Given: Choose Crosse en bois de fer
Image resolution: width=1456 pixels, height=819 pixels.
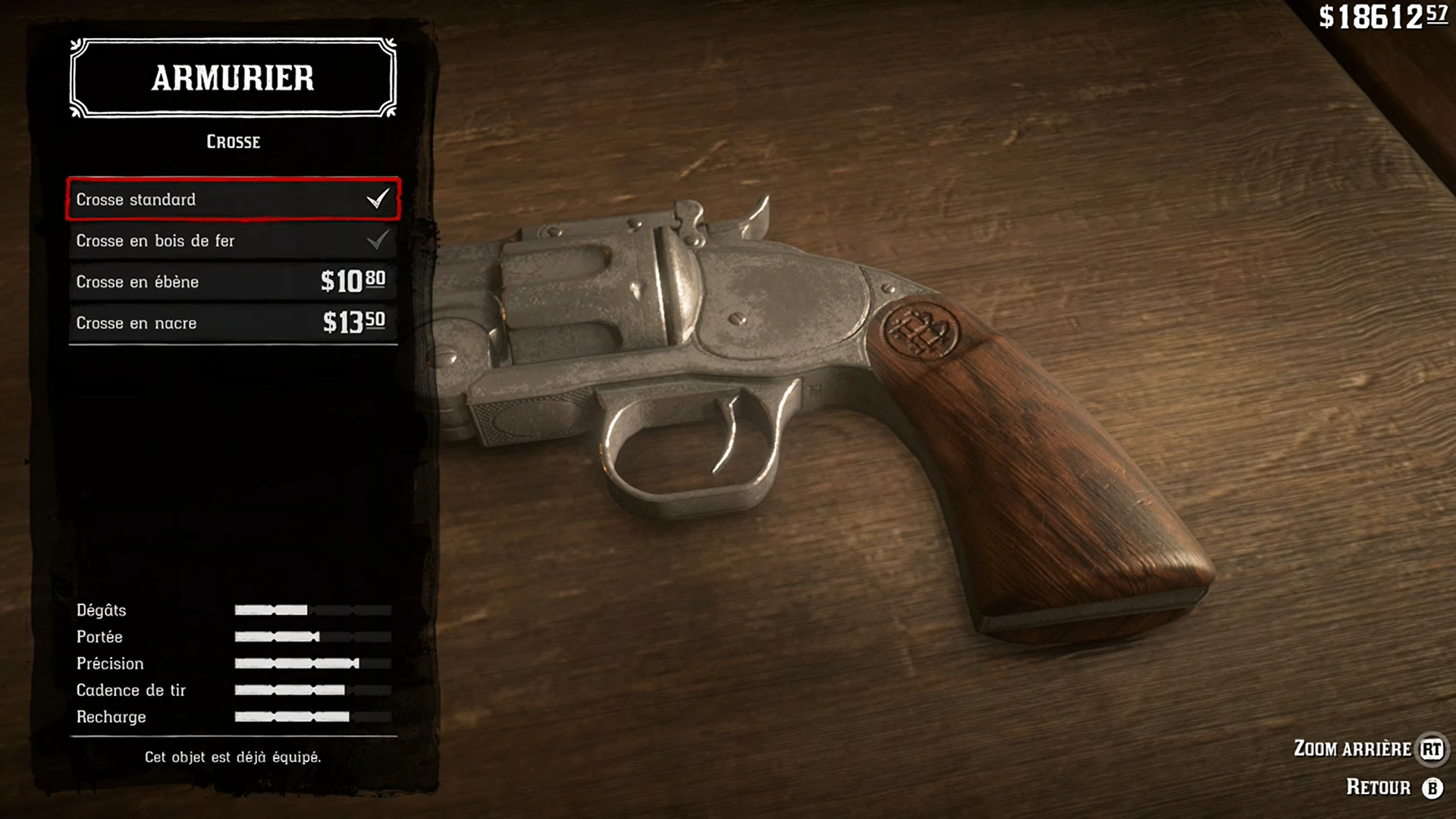Looking at the screenshot, I should (x=232, y=240).
